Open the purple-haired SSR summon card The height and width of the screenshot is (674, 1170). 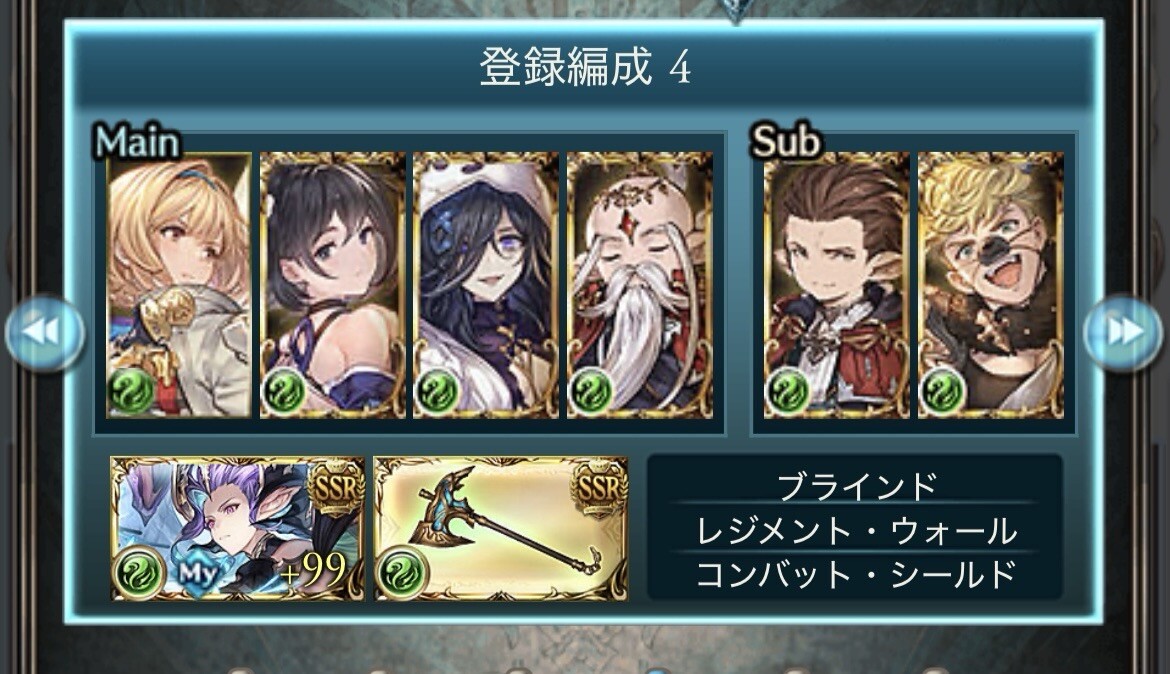237,529
